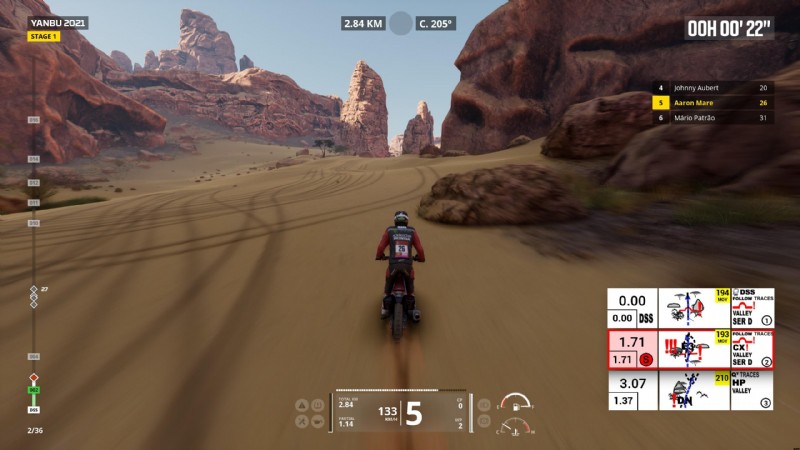Click the engine temperature gauge
Viewport: 800px width, 450px height.
tap(515, 427)
